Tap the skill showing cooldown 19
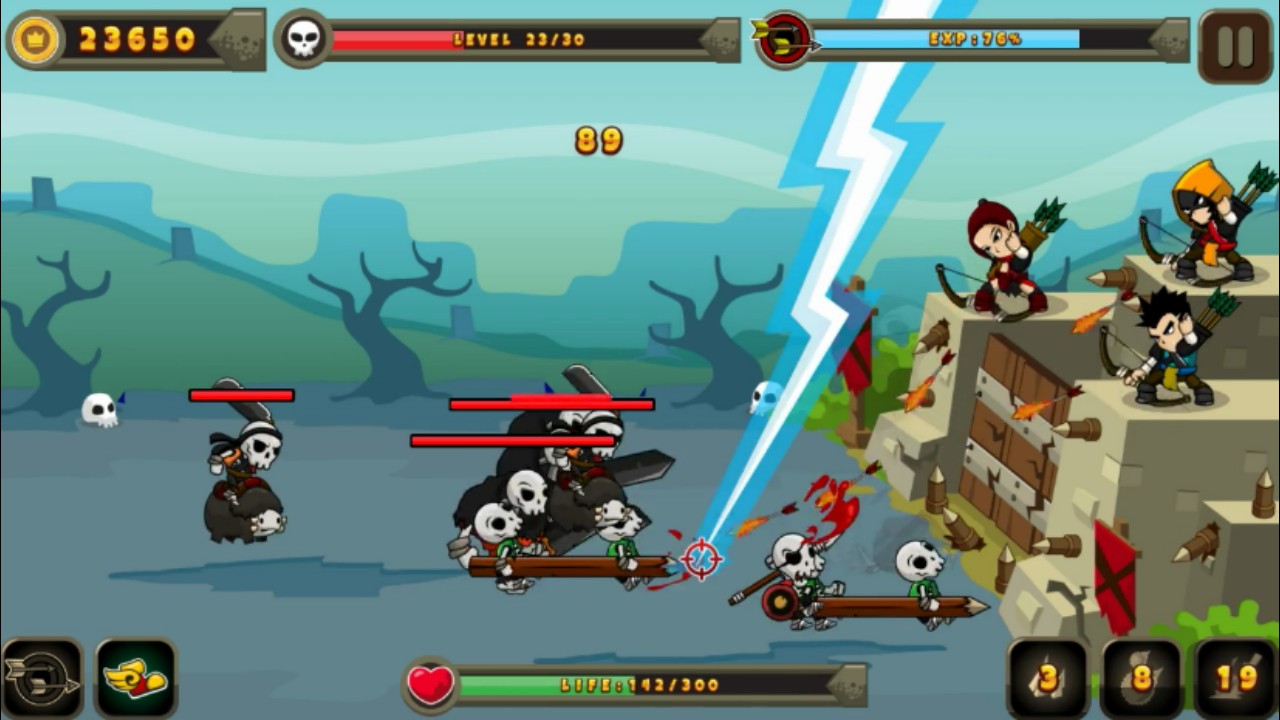This screenshot has width=1280, height=720. [1235, 679]
